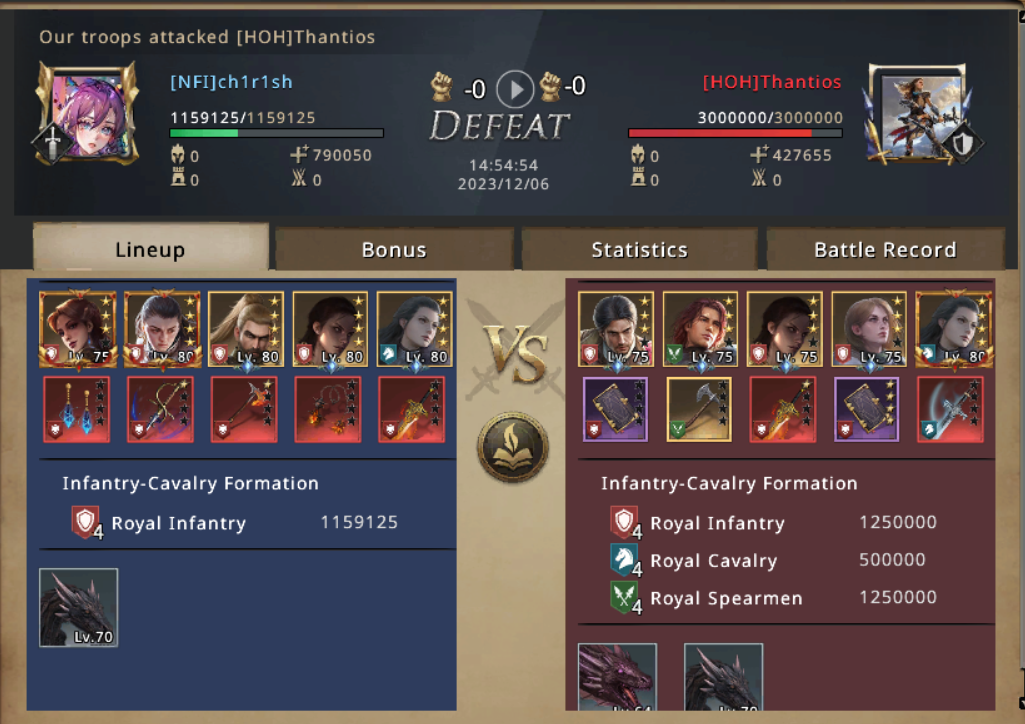
Task: Switch to the Lineup tab
Action: tap(150, 249)
